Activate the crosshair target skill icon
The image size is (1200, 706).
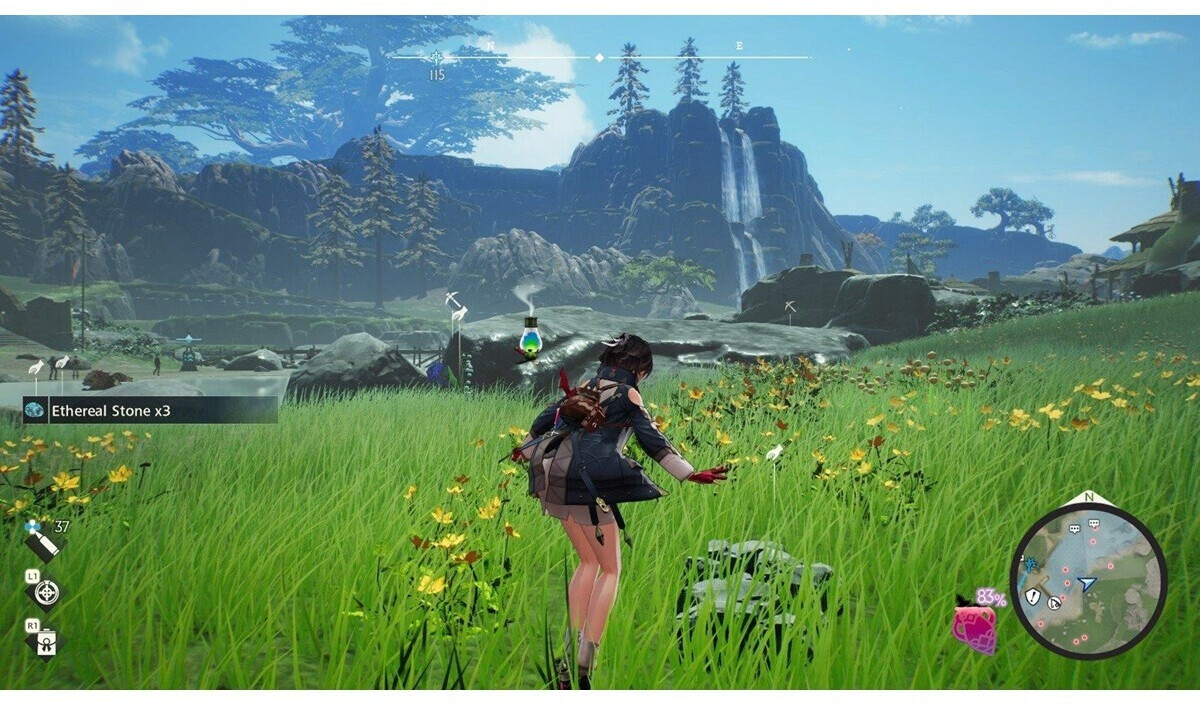(x=46, y=593)
